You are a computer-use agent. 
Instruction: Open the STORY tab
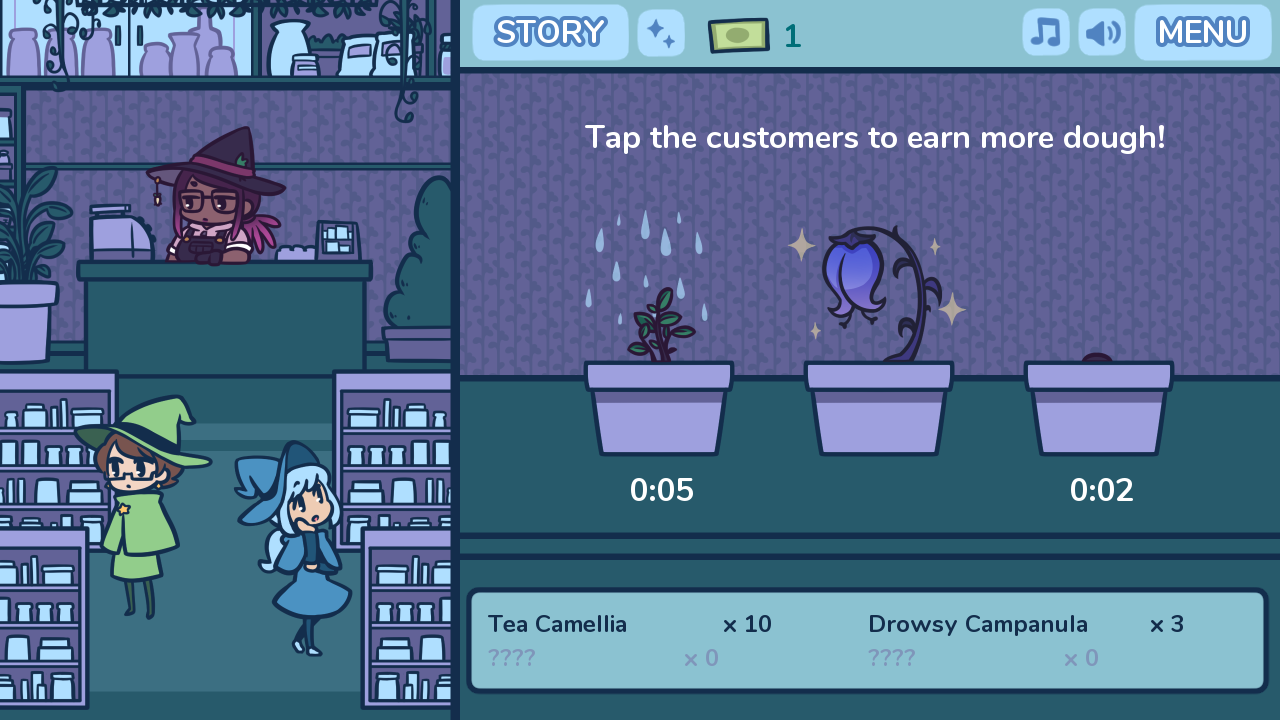tap(549, 32)
